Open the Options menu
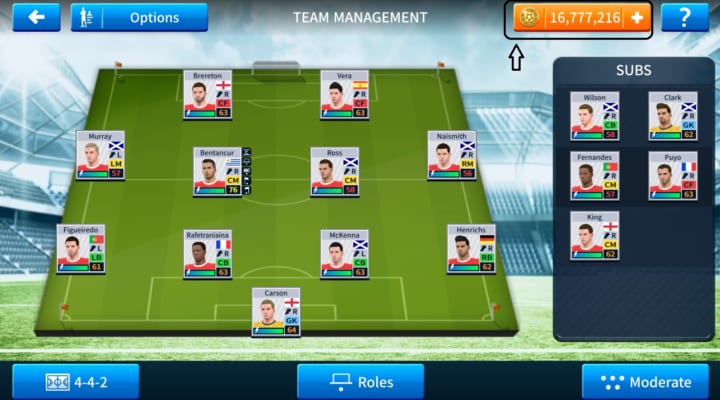Image resolution: width=720 pixels, height=400 pixels. point(139,17)
